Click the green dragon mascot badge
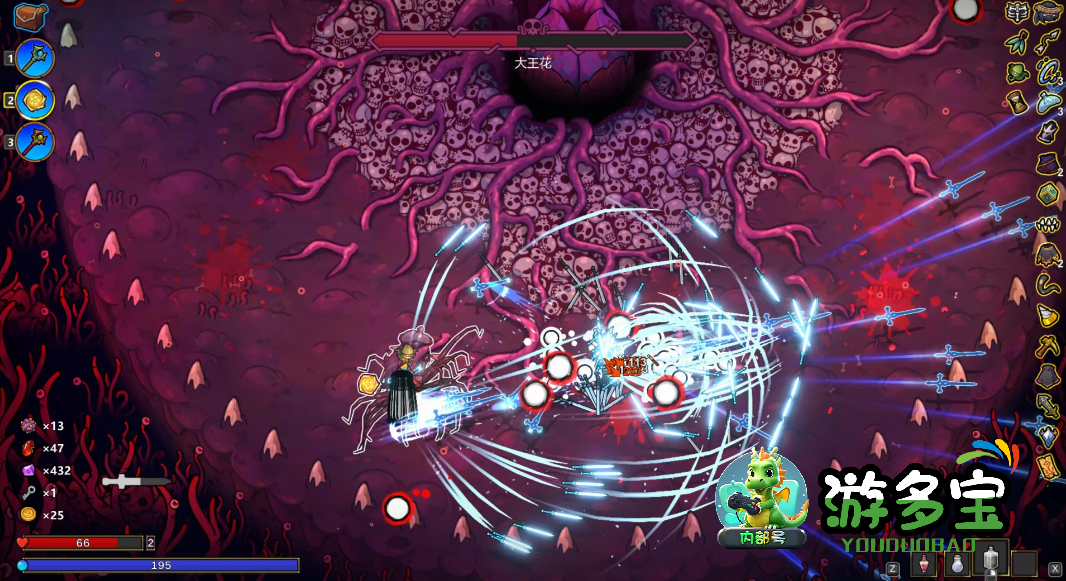The height and width of the screenshot is (581, 1066). pyautogui.click(x=763, y=500)
